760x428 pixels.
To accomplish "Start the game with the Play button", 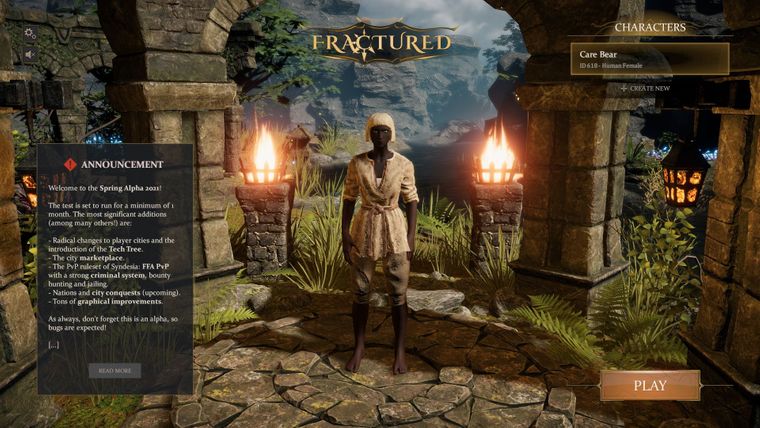I will 649,385.
